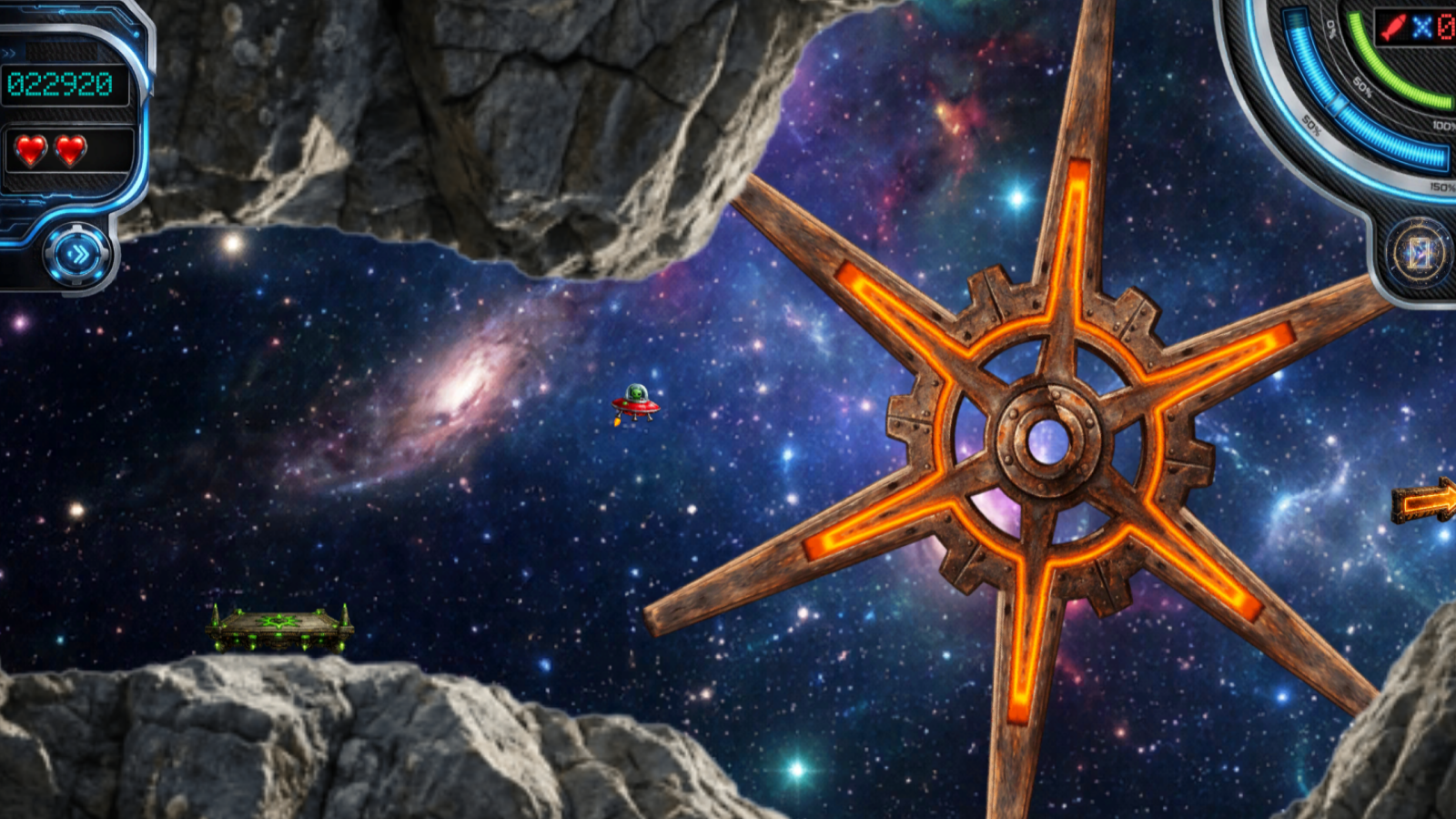
Task: Click the second red heart life icon
Action: pos(69,150)
